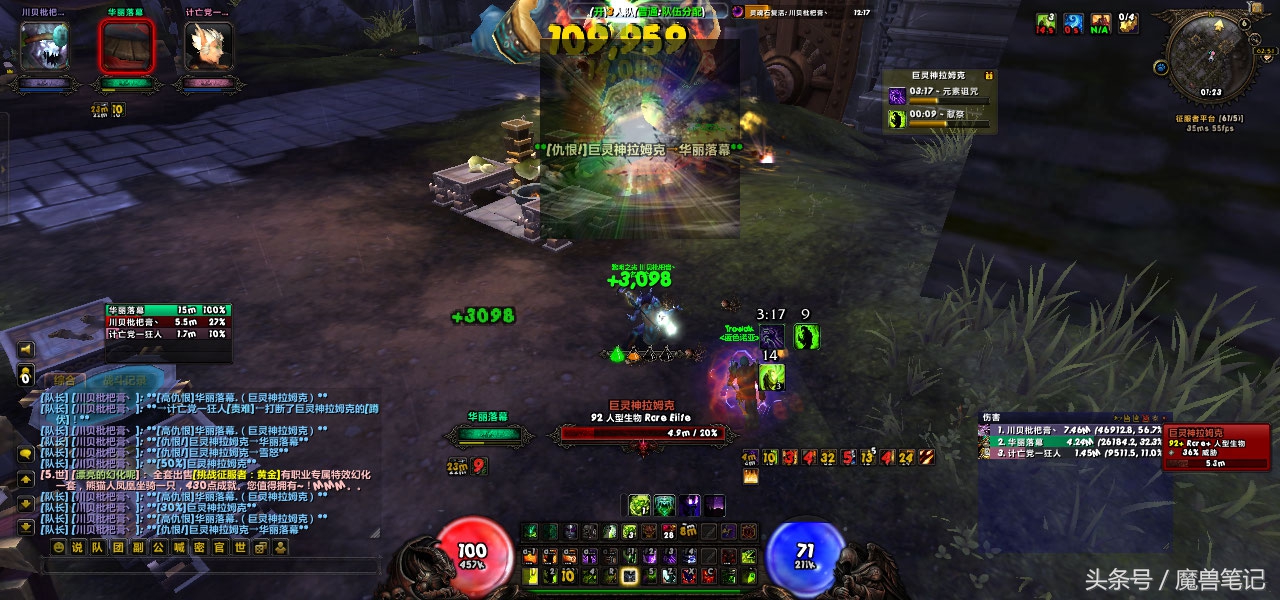The width and height of the screenshot is (1280, 600).
Task: Switch to the 战斗记录 combat log tab
Action: tap(125, 380)
